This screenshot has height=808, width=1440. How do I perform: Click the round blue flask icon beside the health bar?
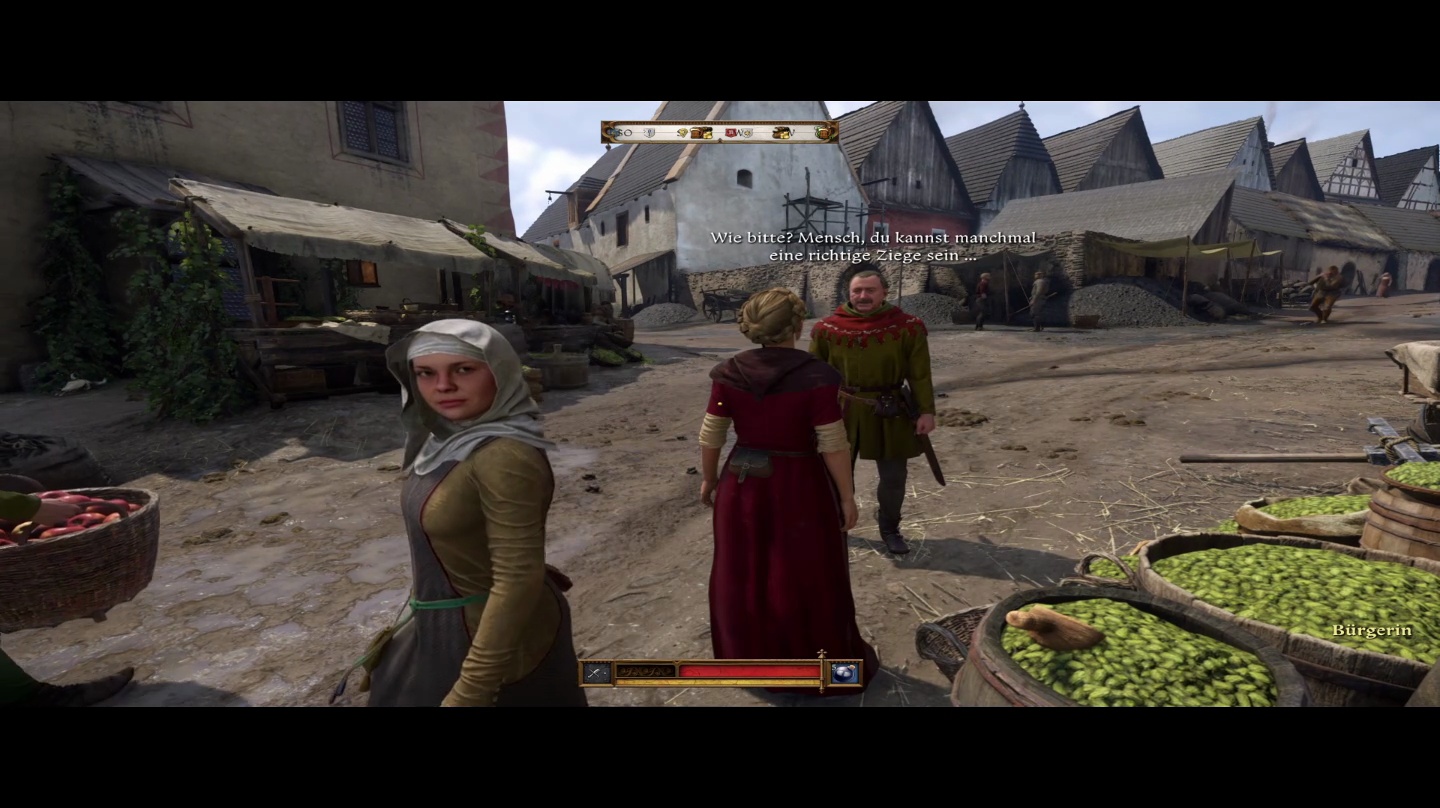coord(845,672)
